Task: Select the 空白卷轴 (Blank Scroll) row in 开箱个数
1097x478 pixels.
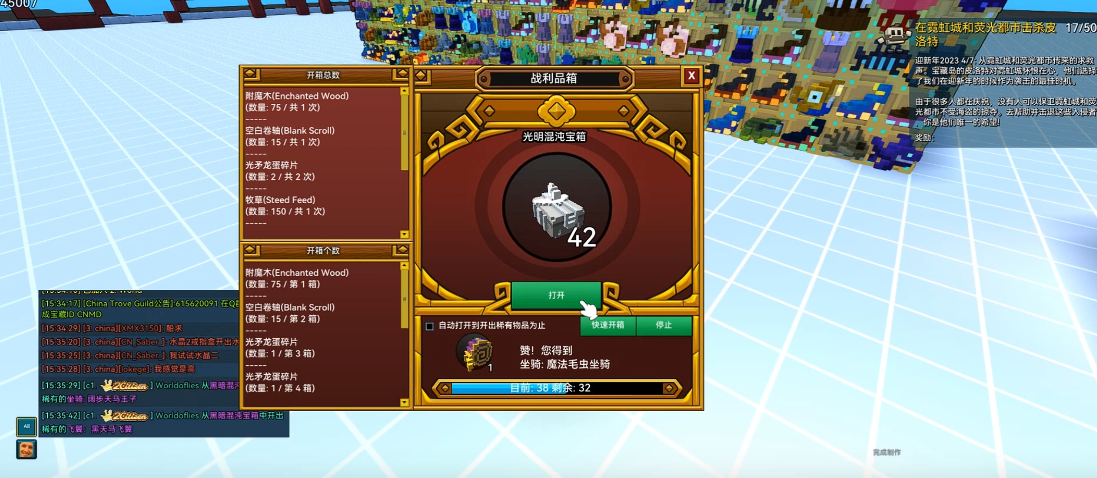Action: pos(320,313)
